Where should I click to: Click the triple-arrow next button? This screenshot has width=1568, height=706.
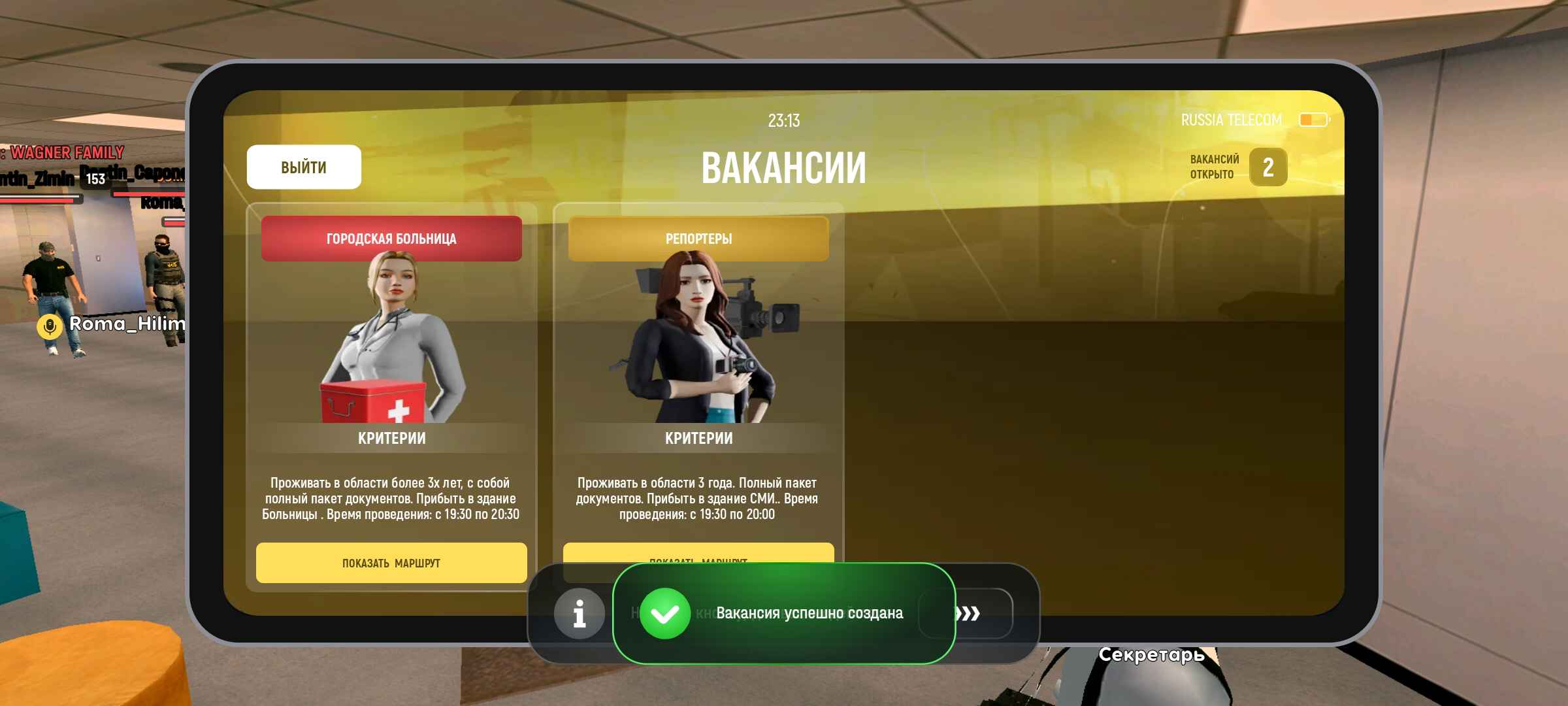(x=968, y=614)
